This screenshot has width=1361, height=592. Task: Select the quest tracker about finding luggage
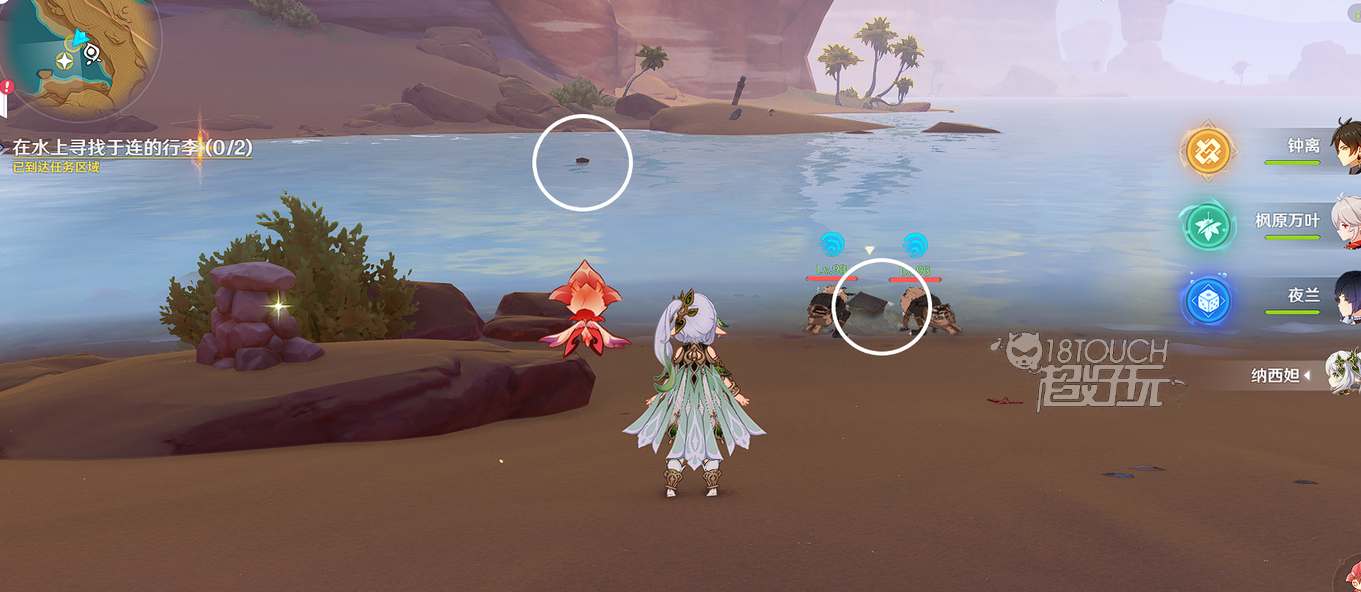[132, 148]
